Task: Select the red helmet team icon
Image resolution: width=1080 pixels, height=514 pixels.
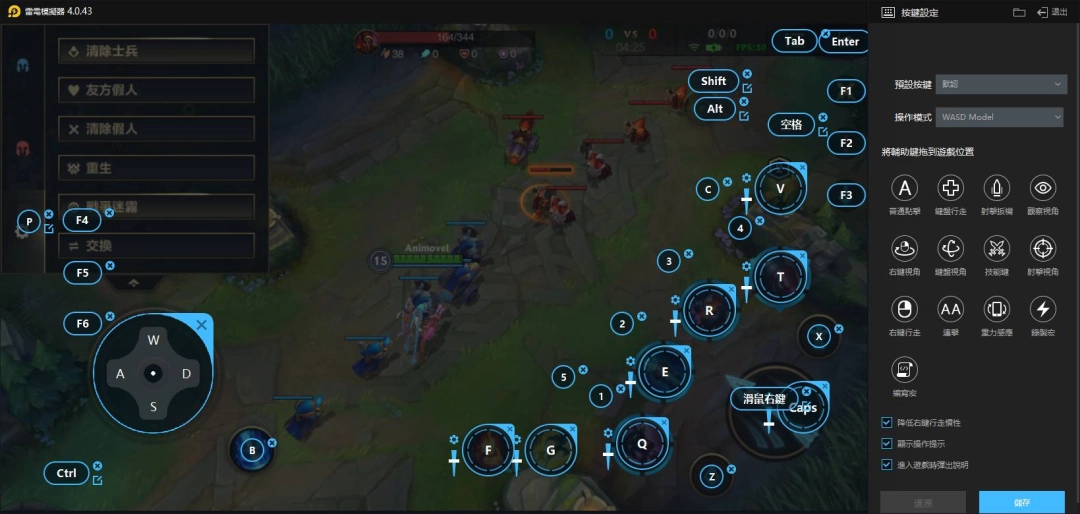Action: tap(22, 149)
